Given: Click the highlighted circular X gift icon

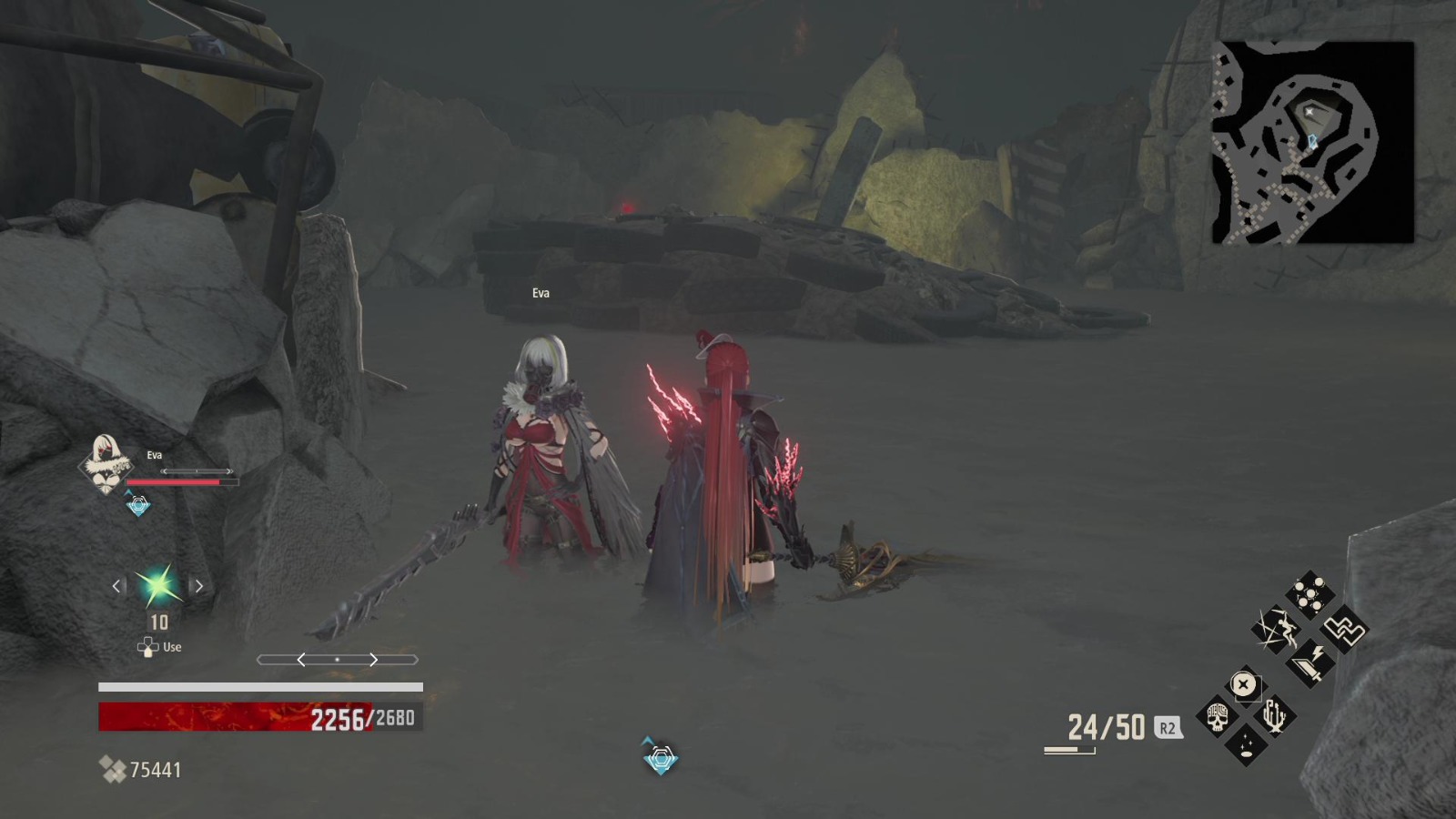Looking at the screenshot, I should tap(1244, 684).
